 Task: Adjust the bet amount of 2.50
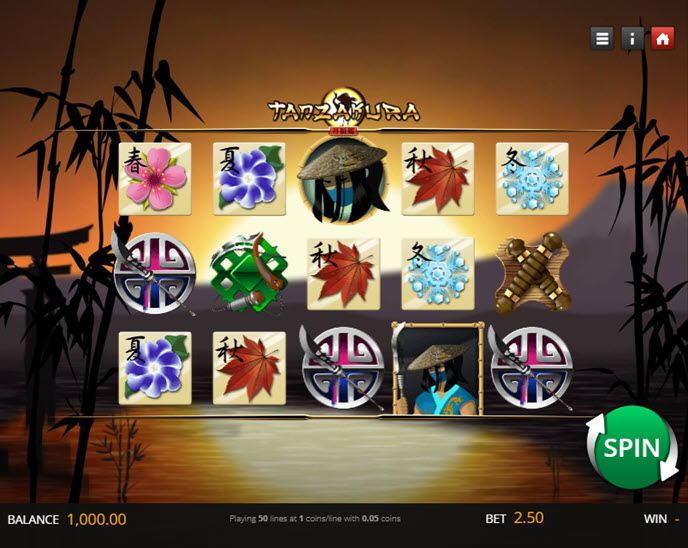(x=528, y=518)
